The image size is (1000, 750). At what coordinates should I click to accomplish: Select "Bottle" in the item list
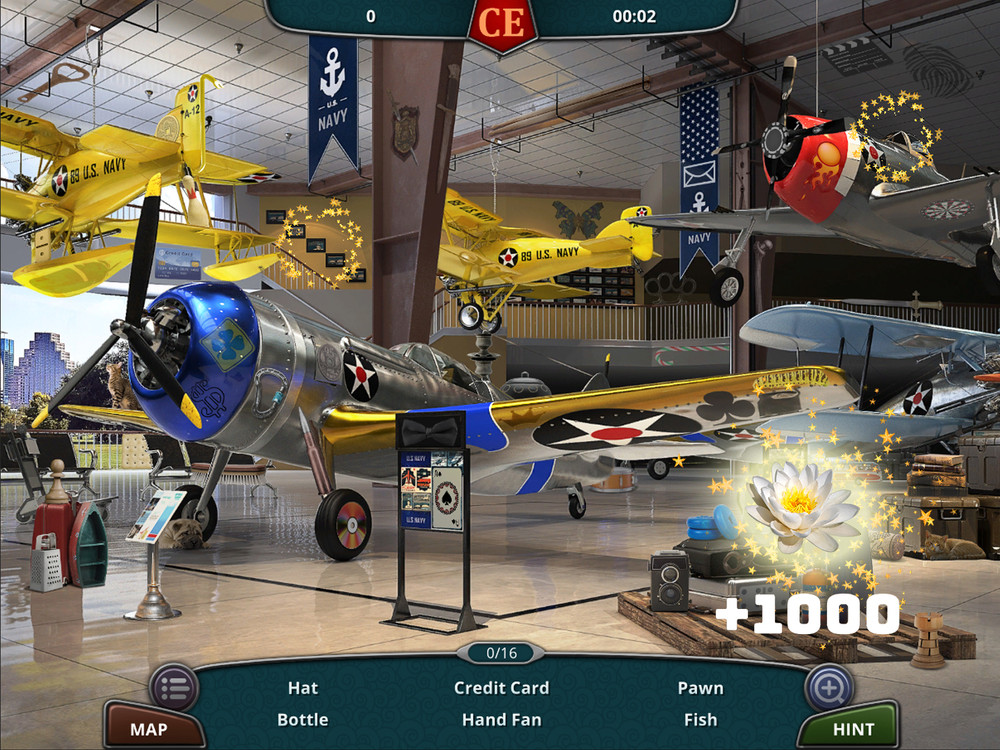(302, 719)
